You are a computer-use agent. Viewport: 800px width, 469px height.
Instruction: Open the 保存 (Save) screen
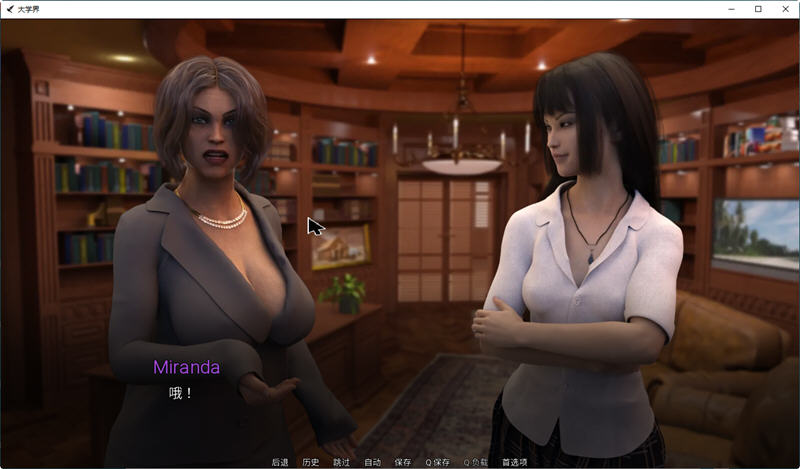pos(403,462)
